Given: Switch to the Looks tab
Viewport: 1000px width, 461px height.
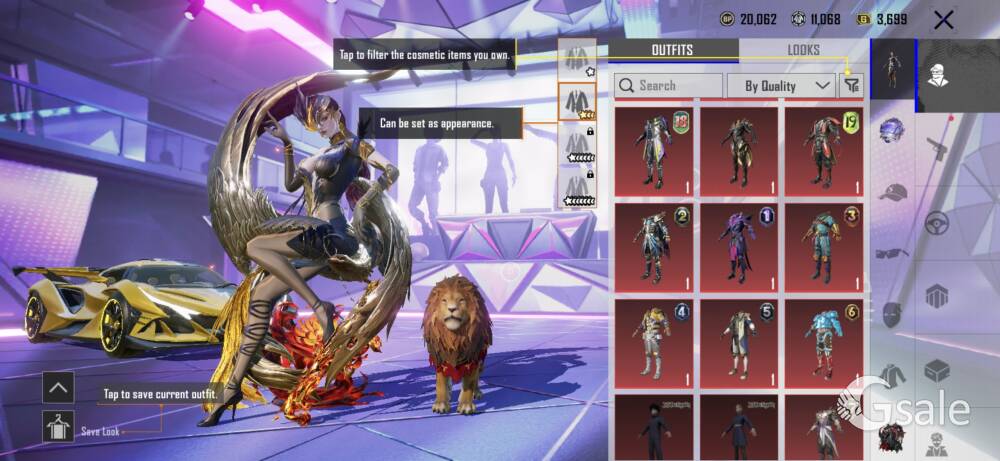Looking at the screenshot, I should [x=803, y=50].
